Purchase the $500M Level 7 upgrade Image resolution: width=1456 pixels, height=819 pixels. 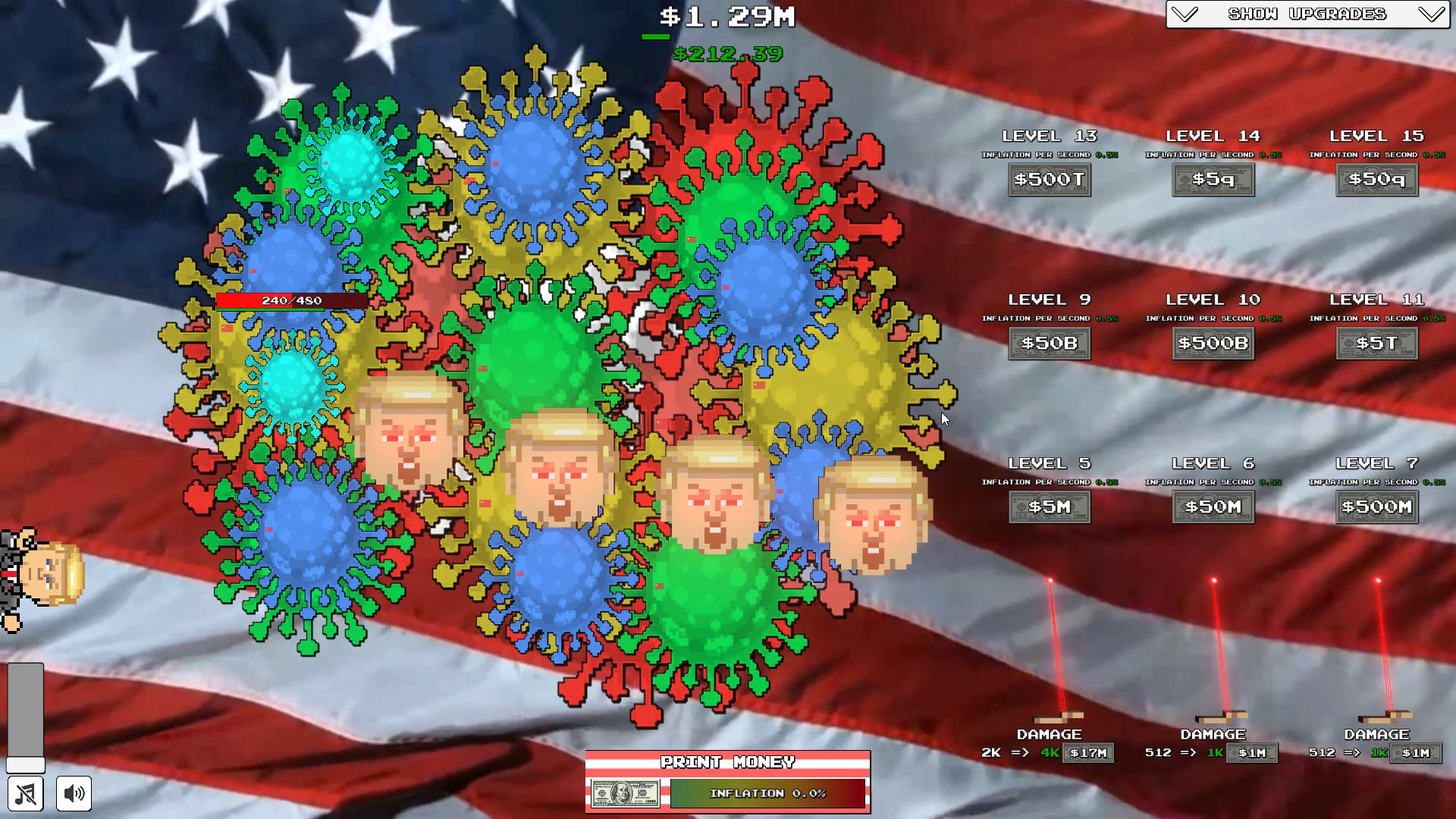point(1376,507)
